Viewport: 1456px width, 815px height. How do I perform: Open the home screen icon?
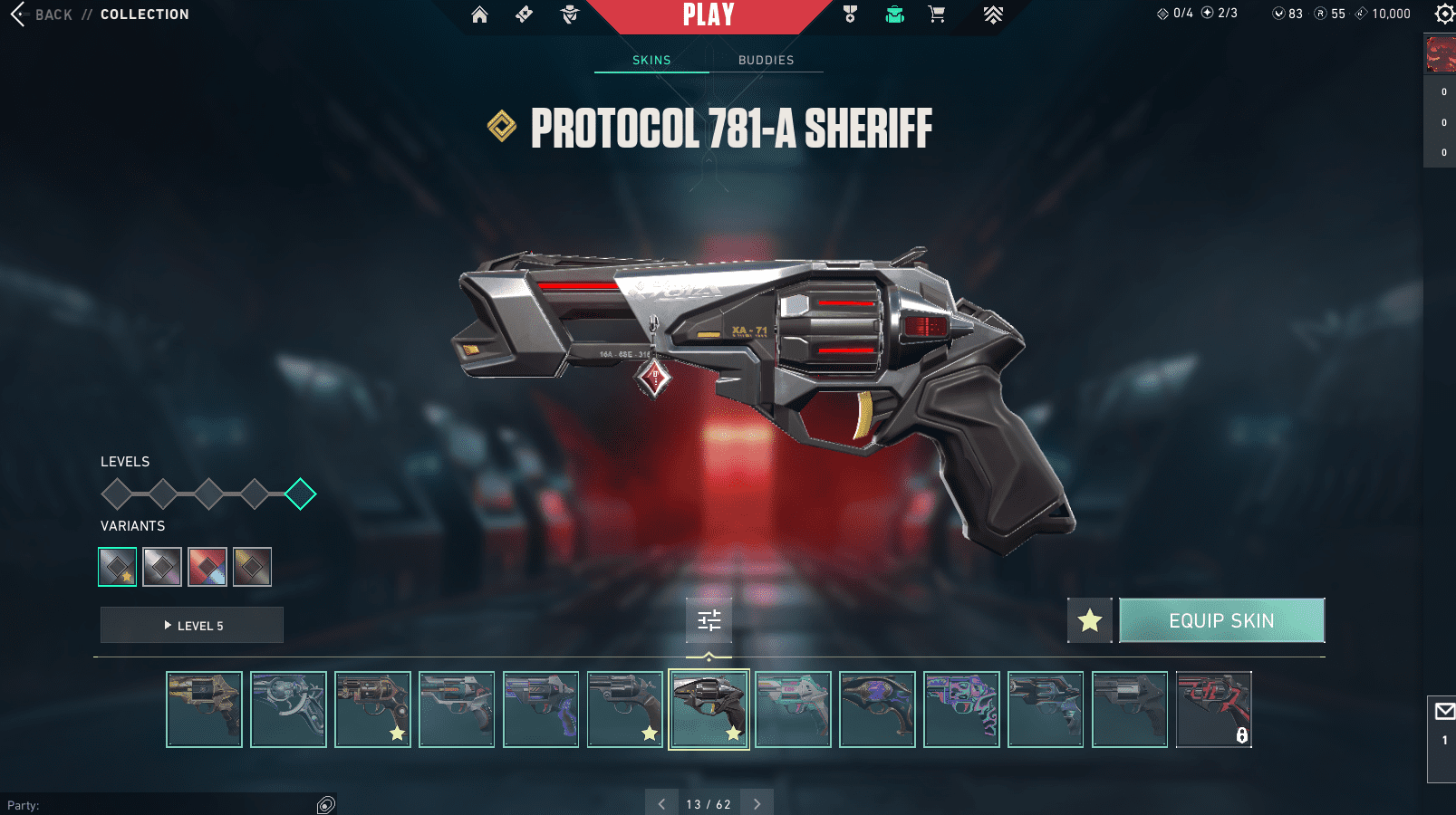[479, 14]
